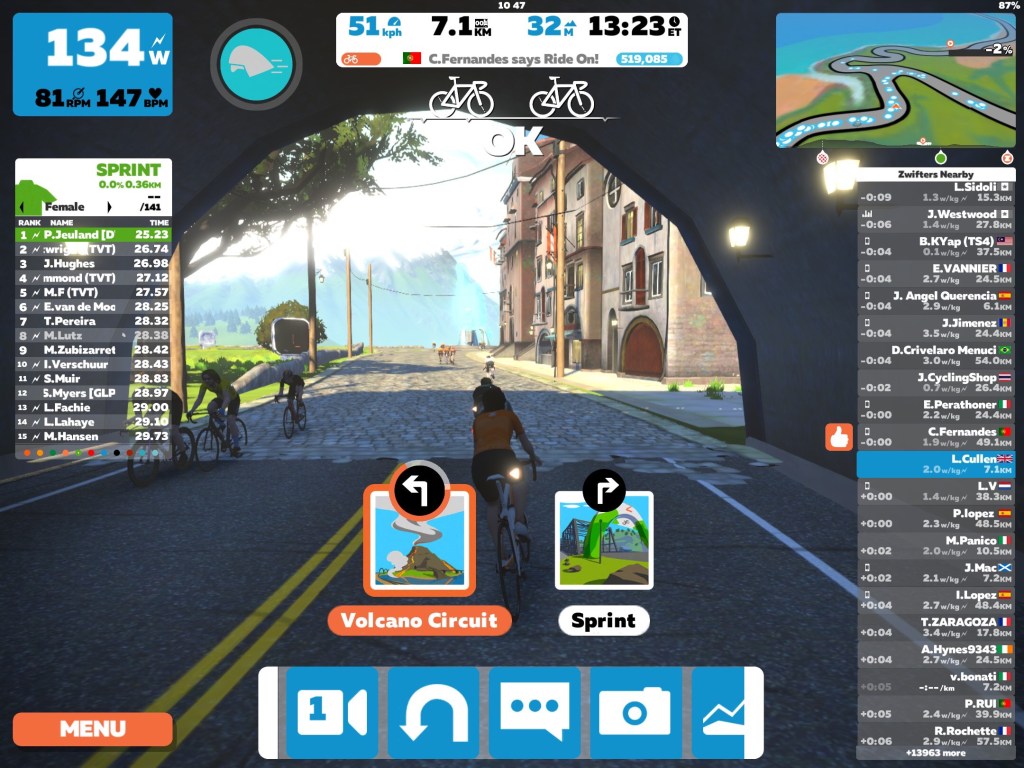Select L.Sidoli in Zwifters Nearby list
Viewport: 1024px width, 768px height.
[x=935, y=192]
